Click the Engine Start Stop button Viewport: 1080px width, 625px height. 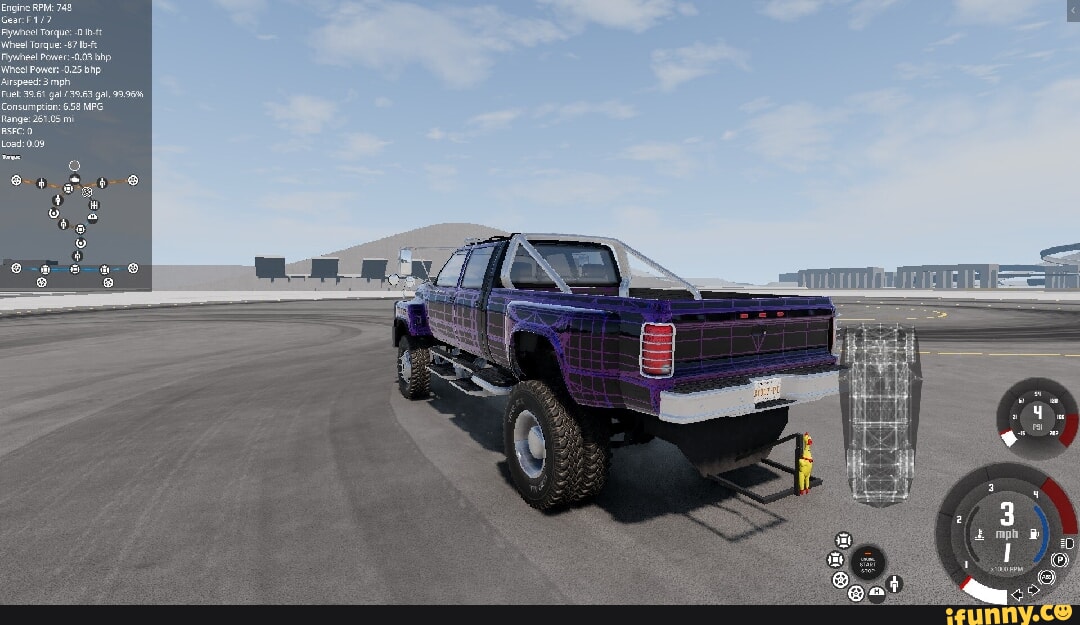coord(867,562)
